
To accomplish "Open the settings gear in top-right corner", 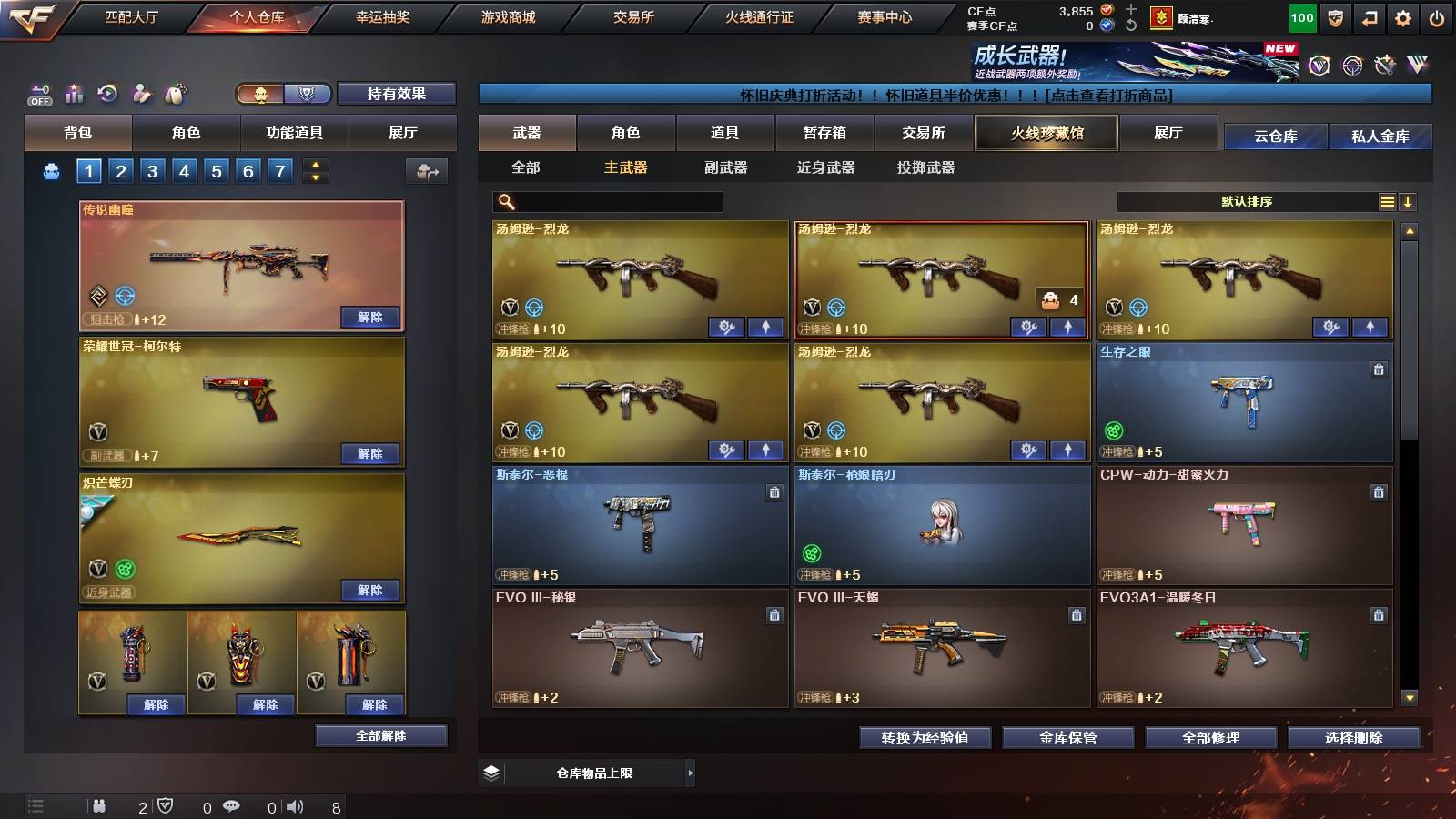I will (x=1400, y=16).
